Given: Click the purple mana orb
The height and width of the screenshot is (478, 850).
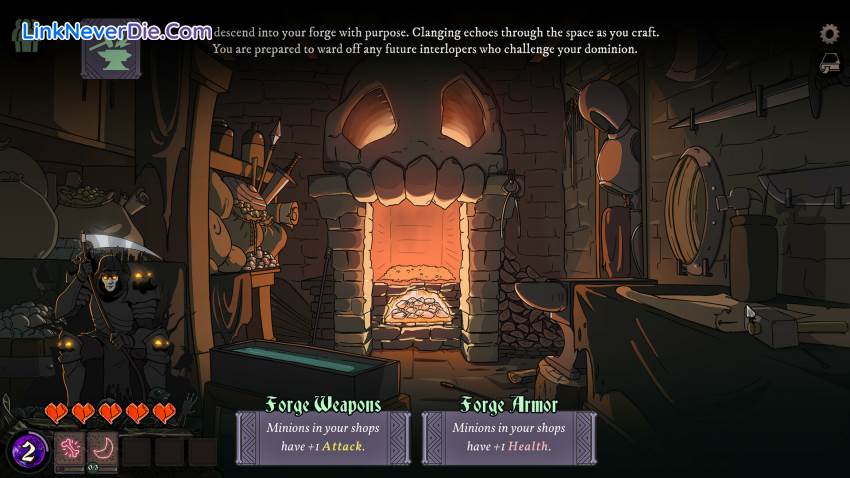Looking at the screenshot, I should [x=29, y=452].
